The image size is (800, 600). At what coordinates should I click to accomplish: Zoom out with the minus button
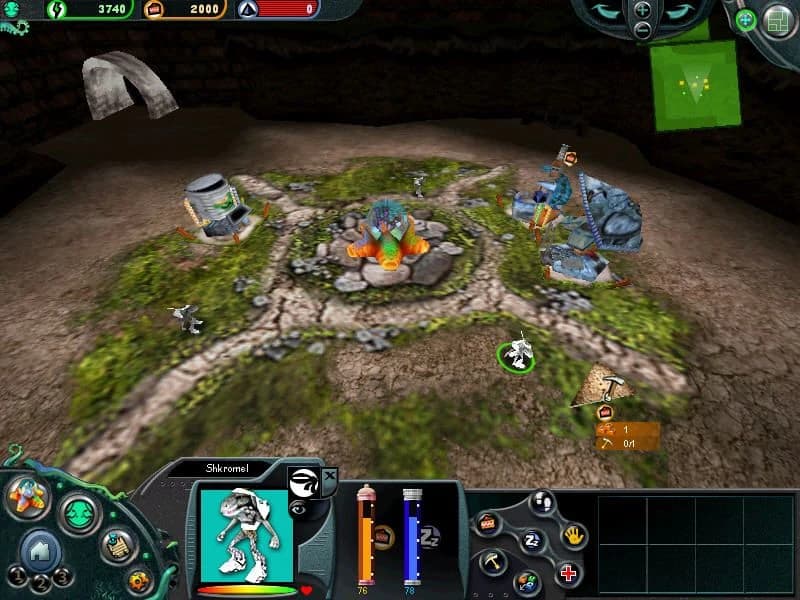pyautogui.click(x=642, y=30)
